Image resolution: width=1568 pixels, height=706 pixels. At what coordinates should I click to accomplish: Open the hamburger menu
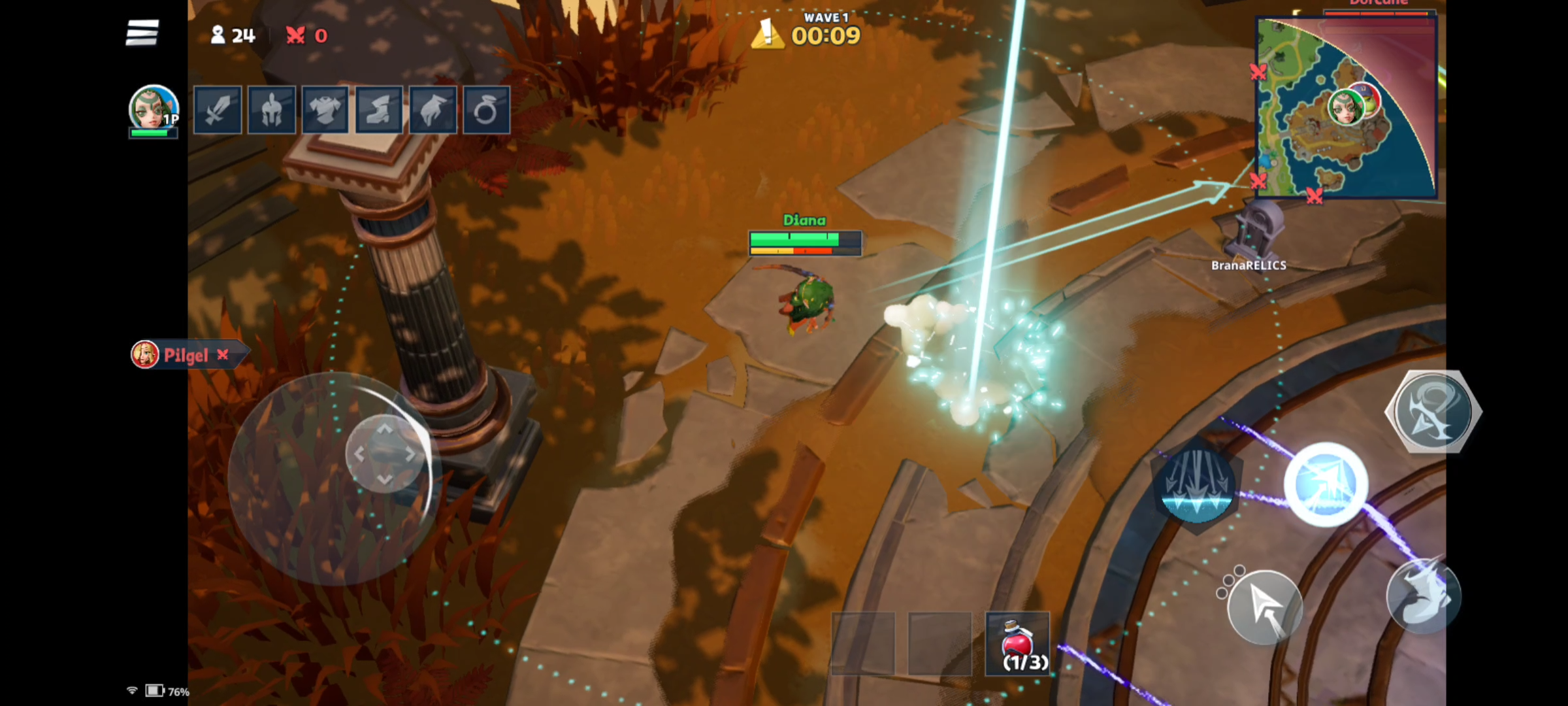click(x=142, y=33)
